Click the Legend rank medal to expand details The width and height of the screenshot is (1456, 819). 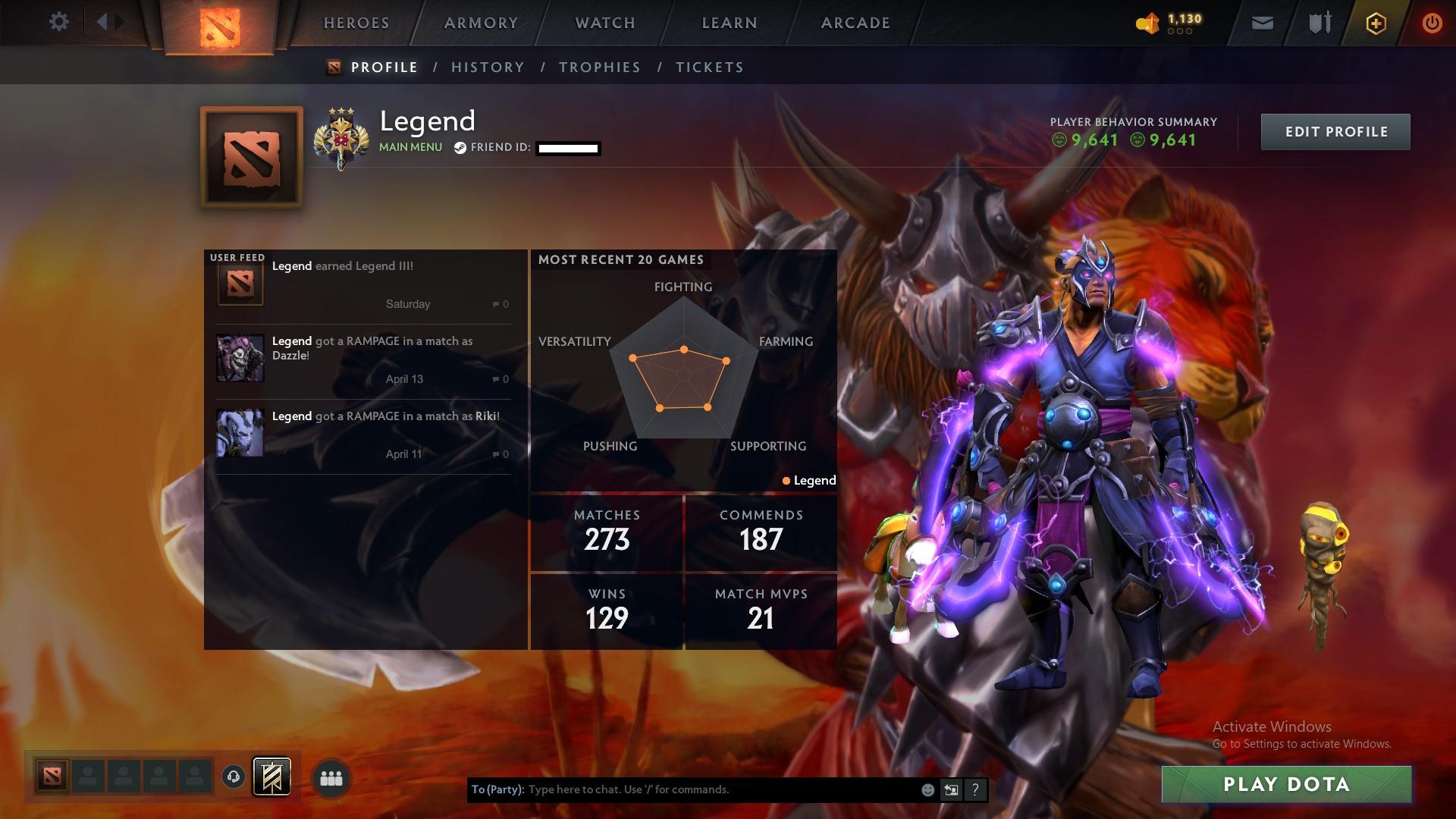(x=343, y=139)
